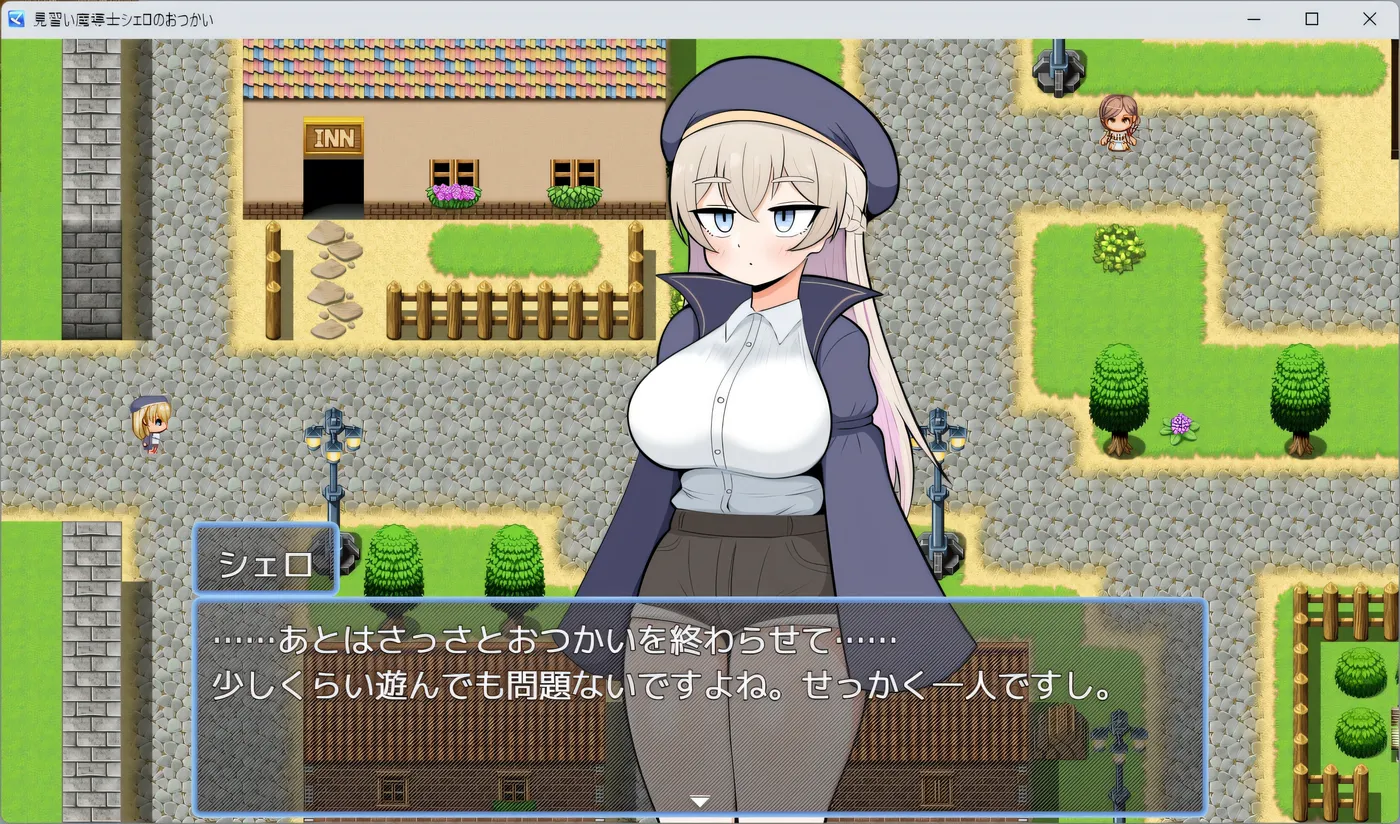Click the stepping stones near the inn entrance
This screenshot has height=824, width=1400.
[337, 275]
